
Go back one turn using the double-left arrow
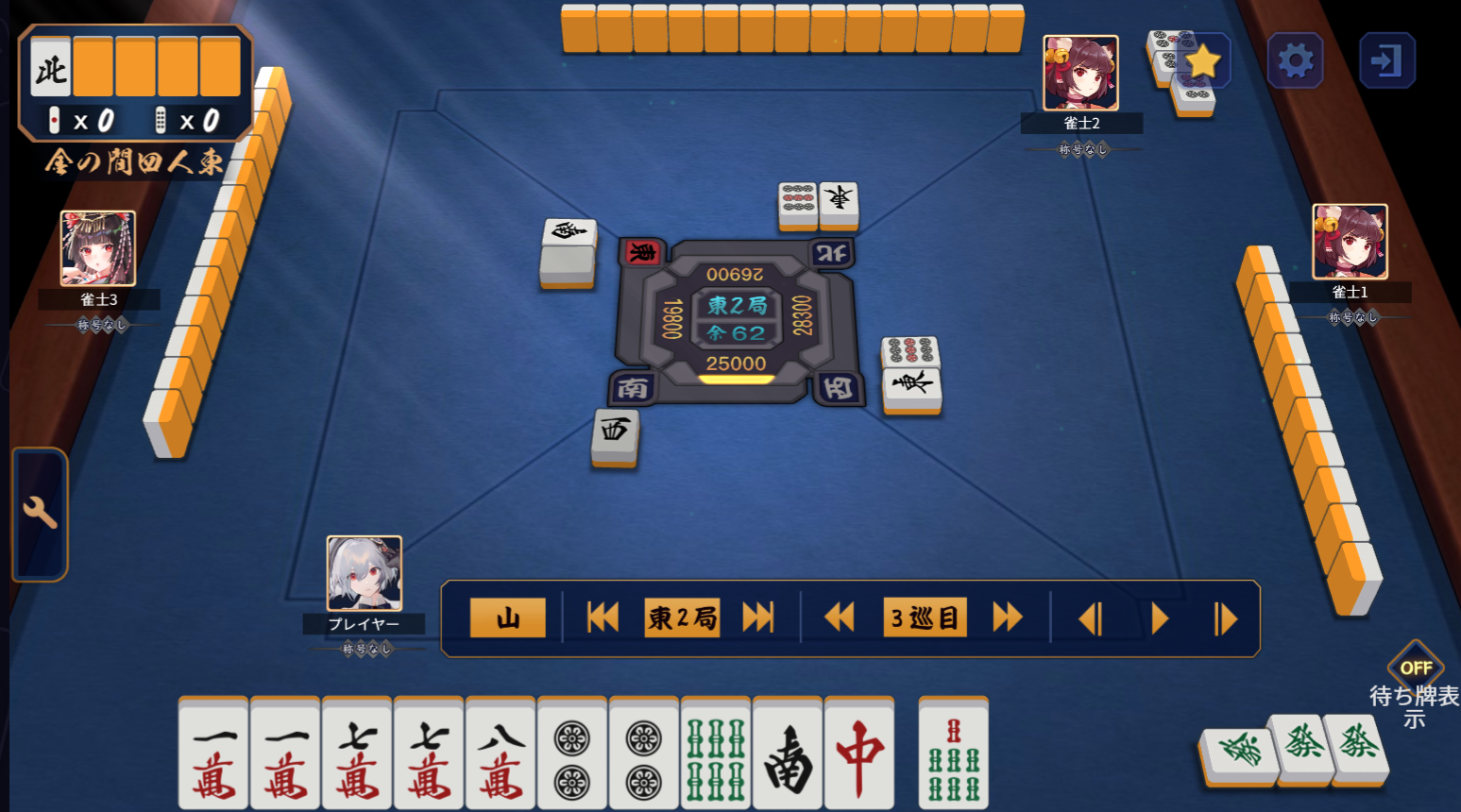click(x=839, y=617)
